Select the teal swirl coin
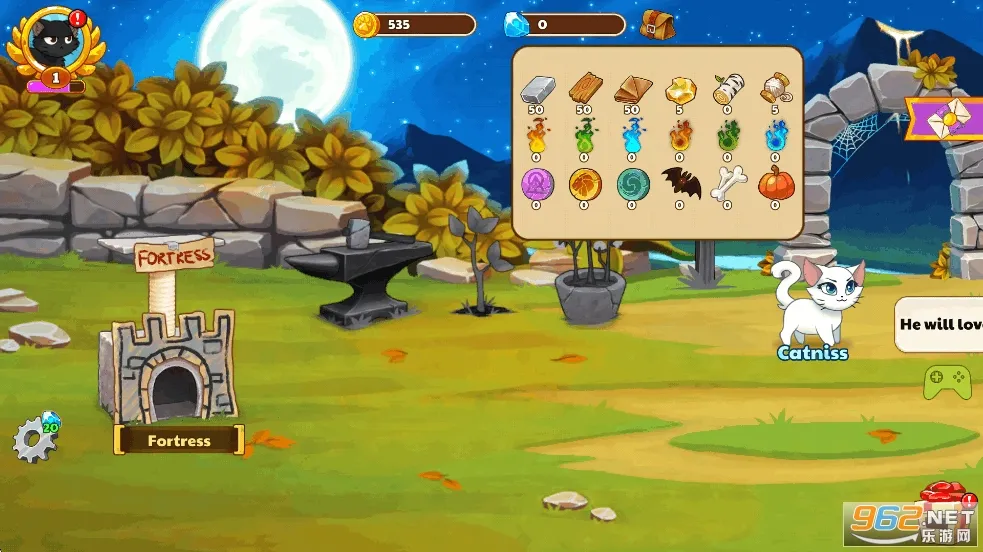 pos(632,183)
